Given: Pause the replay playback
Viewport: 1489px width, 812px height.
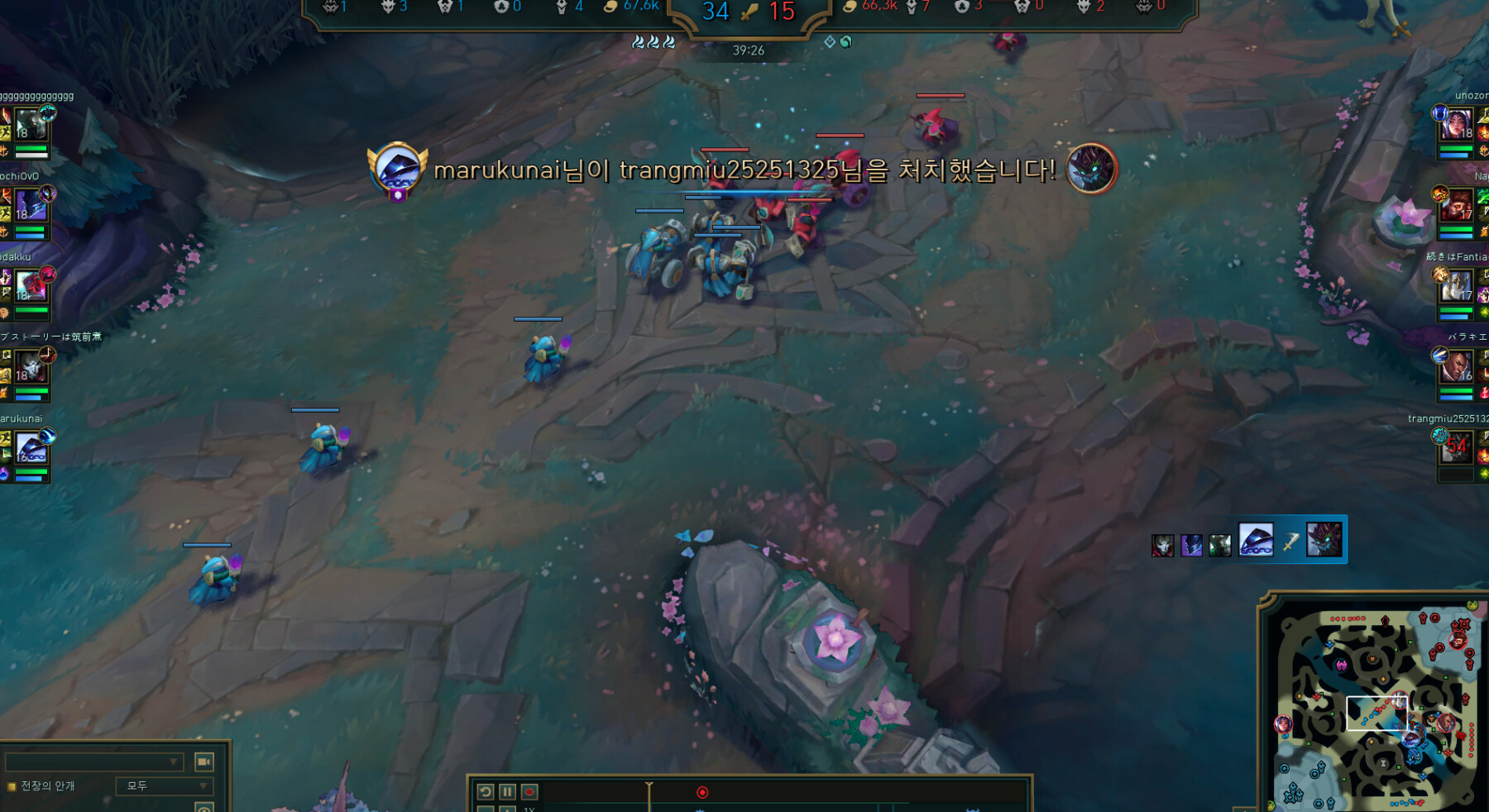Looking at the screenshot, I should [x=507, y=791].
